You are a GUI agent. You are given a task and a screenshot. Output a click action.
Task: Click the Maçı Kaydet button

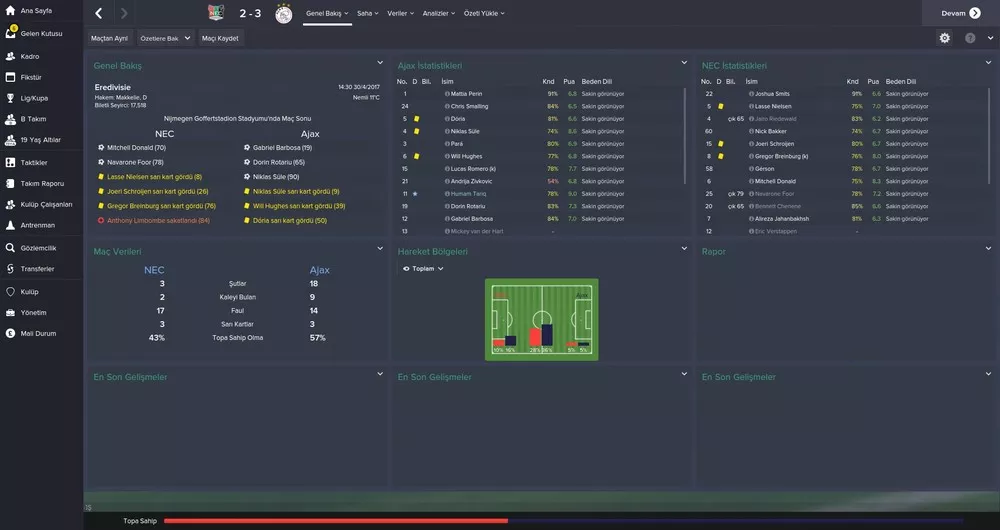220,38
